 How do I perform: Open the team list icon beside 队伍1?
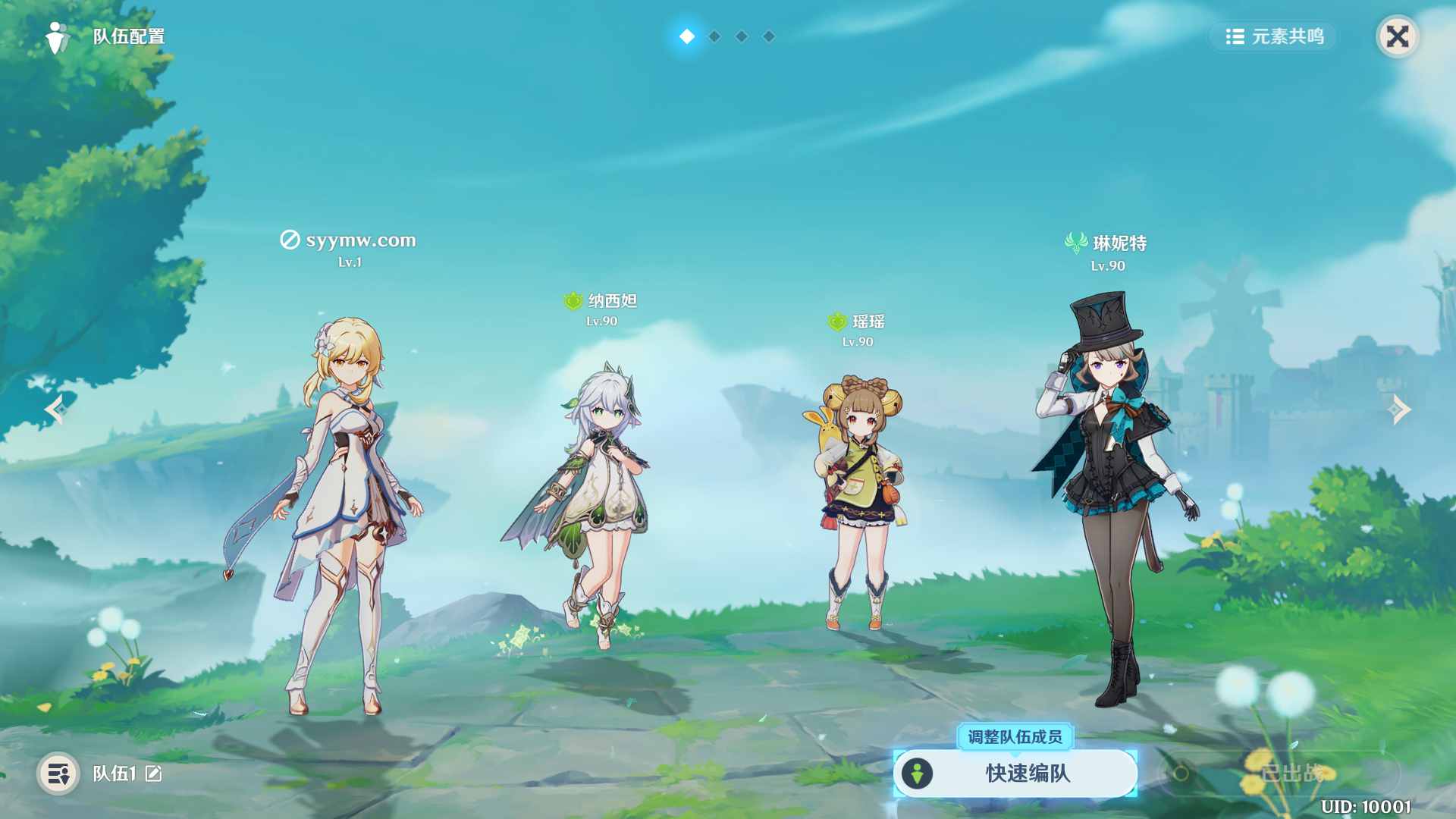(x=58, y=773)
